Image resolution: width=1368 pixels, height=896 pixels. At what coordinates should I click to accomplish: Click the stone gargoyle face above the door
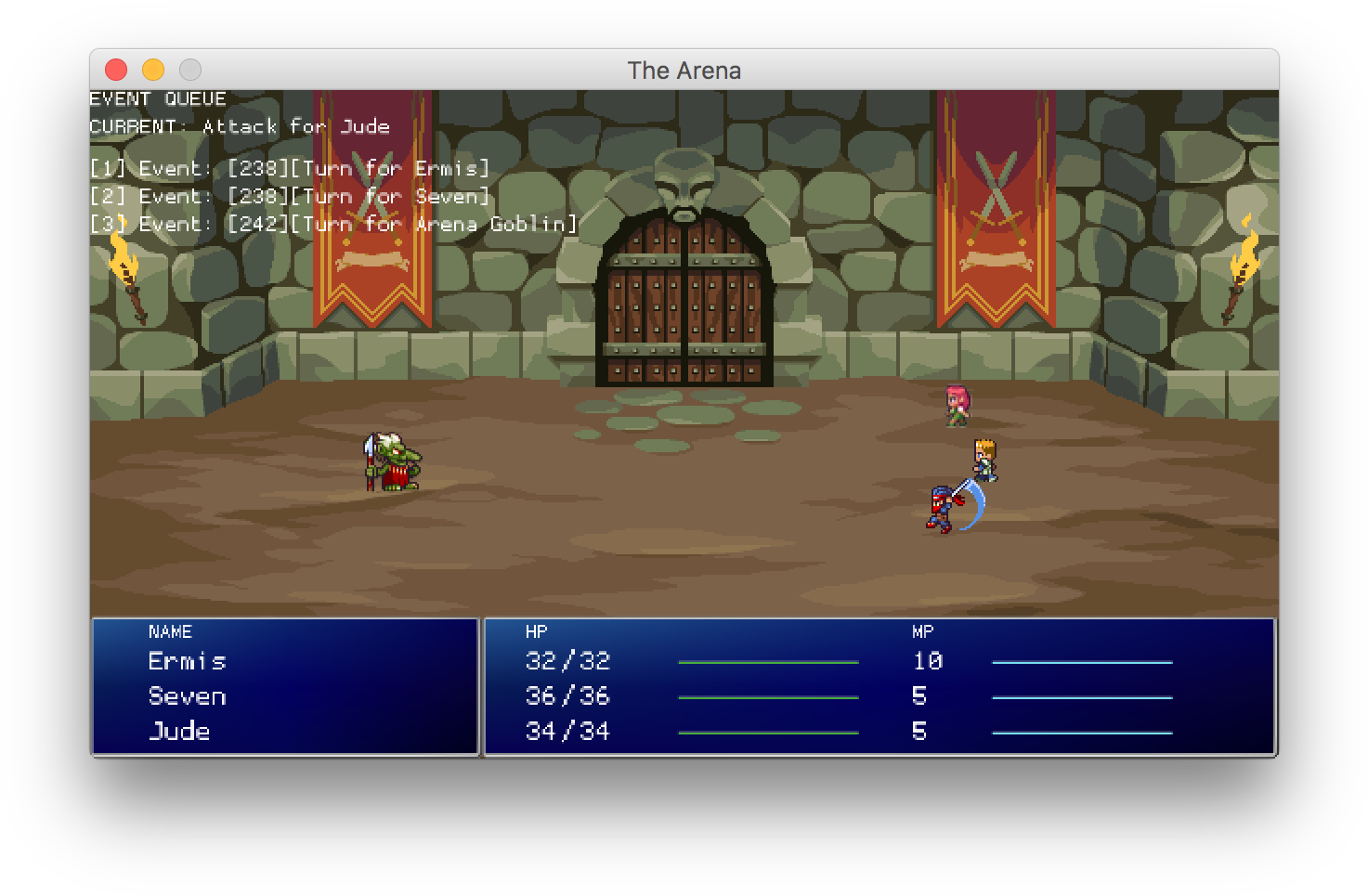click(x=686, y=181)
